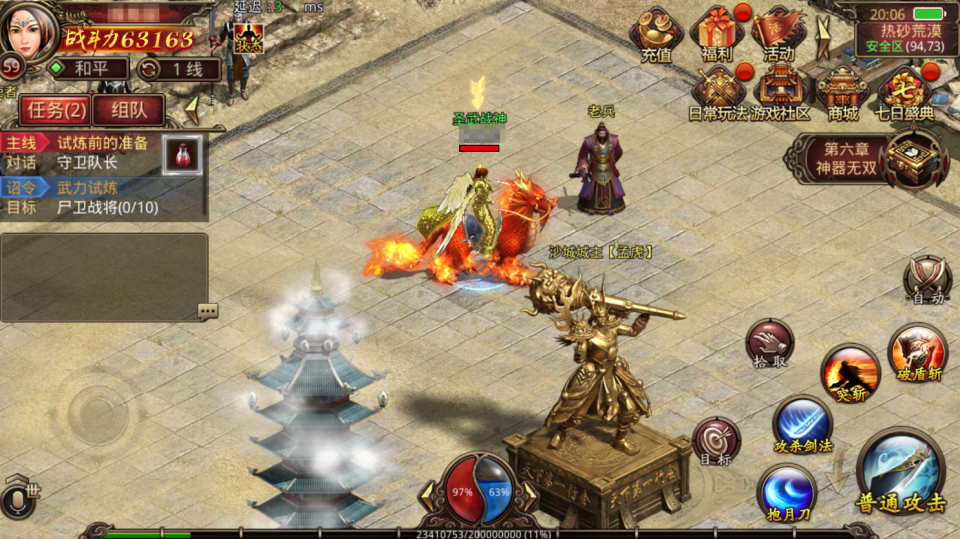The image size is (960, 539).
Task: Open the 活动 events menu
Action: [778, 33]
